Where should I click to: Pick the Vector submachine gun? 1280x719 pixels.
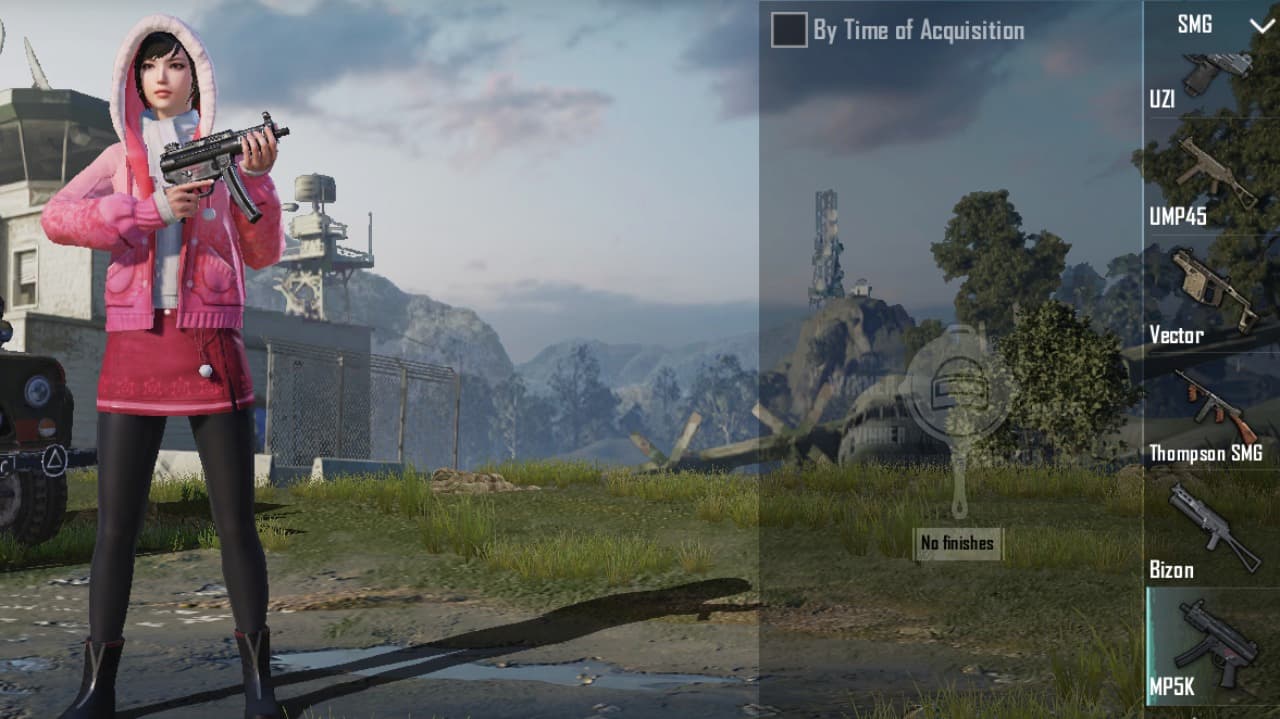tap(1212, 295)
